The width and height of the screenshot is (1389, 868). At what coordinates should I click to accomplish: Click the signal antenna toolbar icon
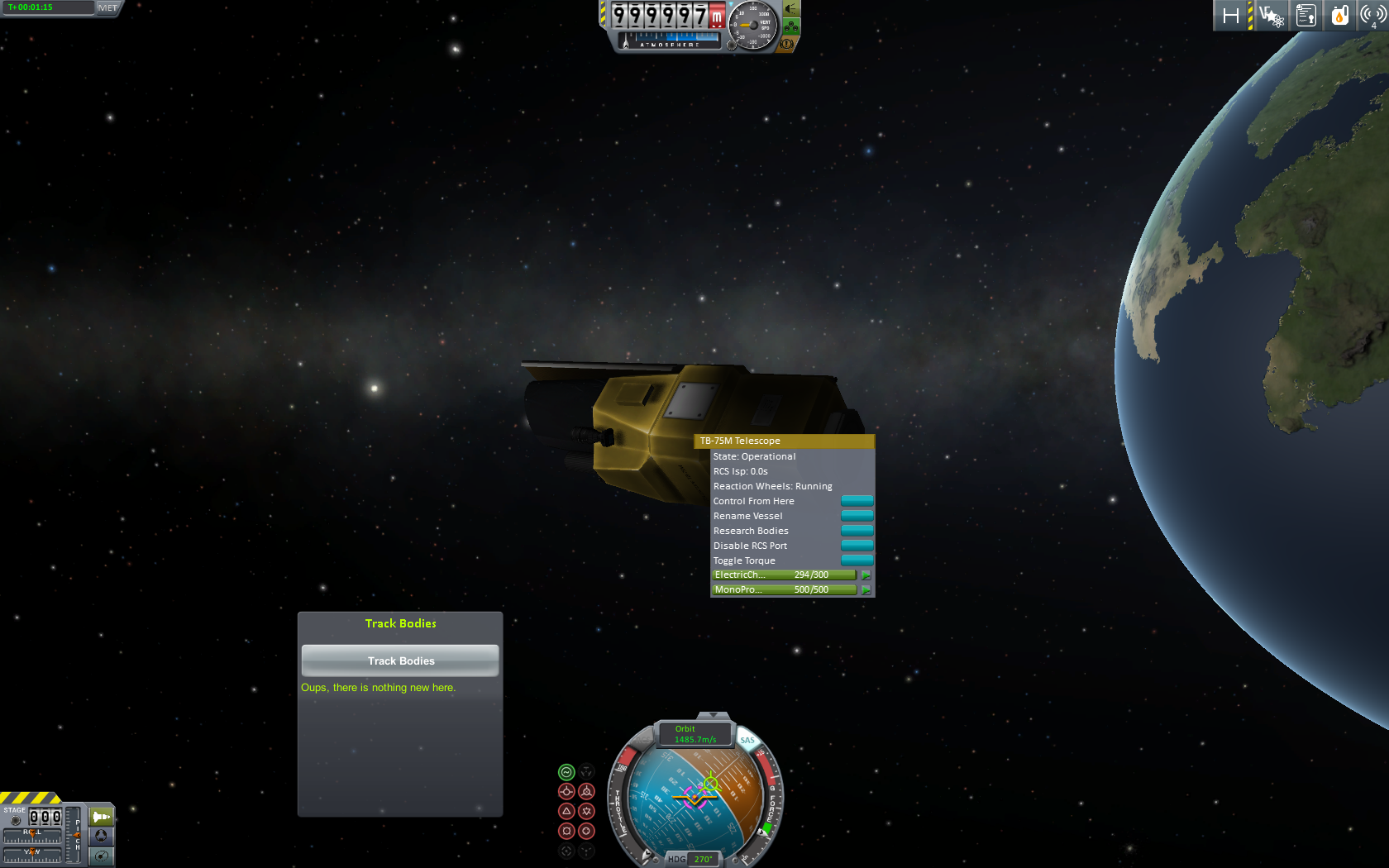point(1372,16)
